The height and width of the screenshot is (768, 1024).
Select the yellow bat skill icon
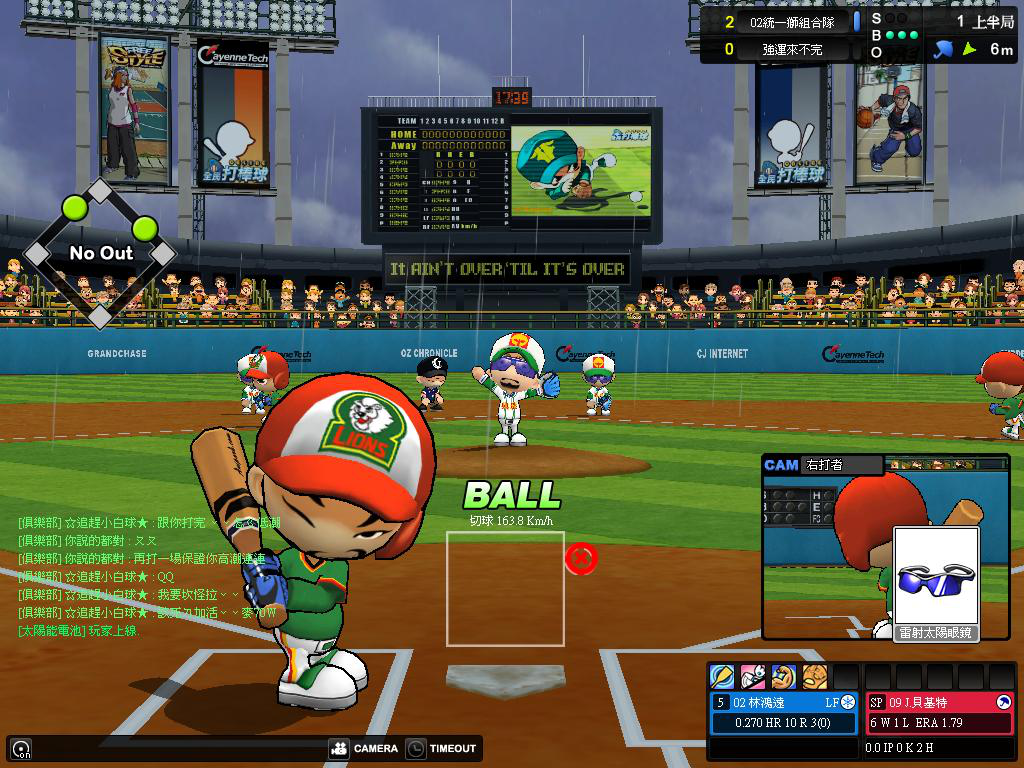pyautogui.click(x=722, y=677)
